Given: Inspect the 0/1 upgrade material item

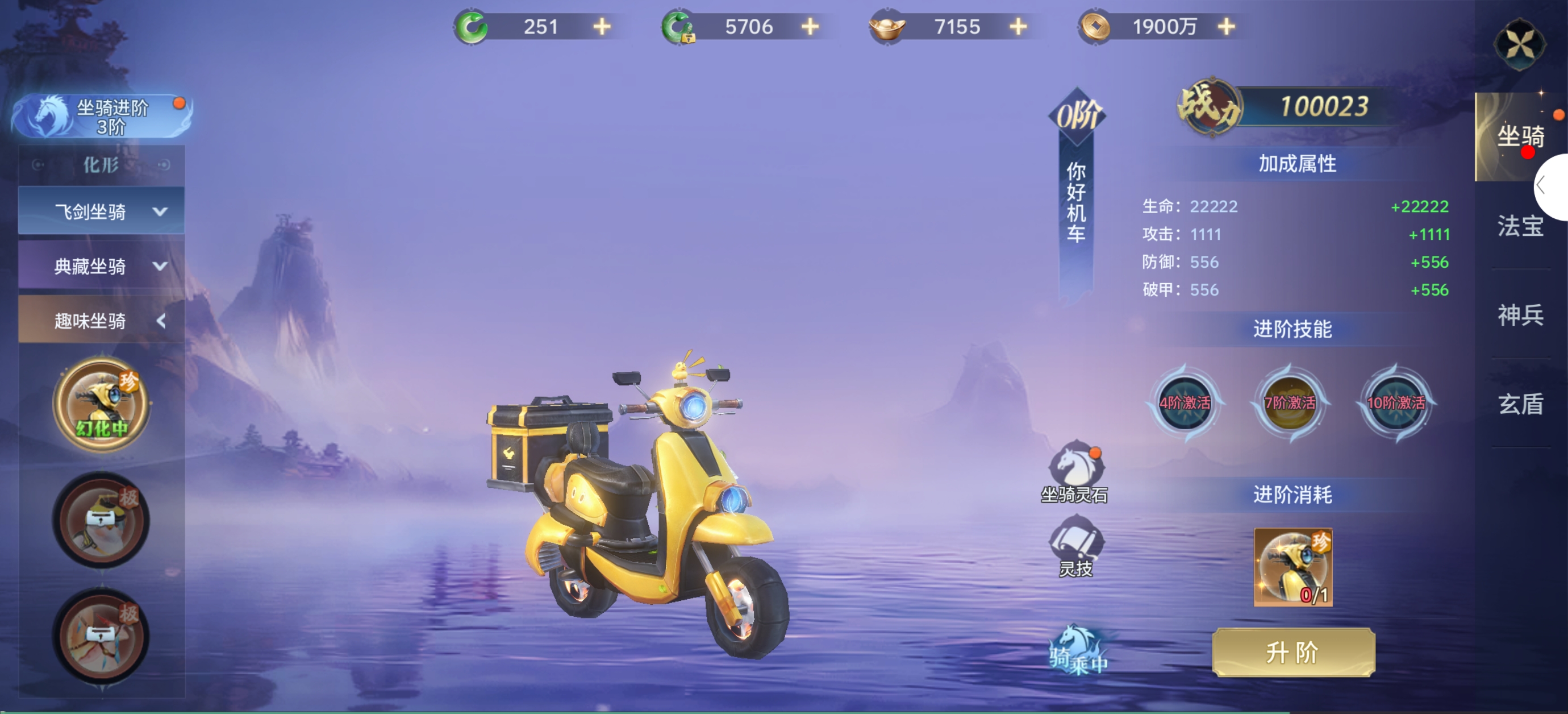Looking at the screenshot, I should click(x=1293, y=567).
